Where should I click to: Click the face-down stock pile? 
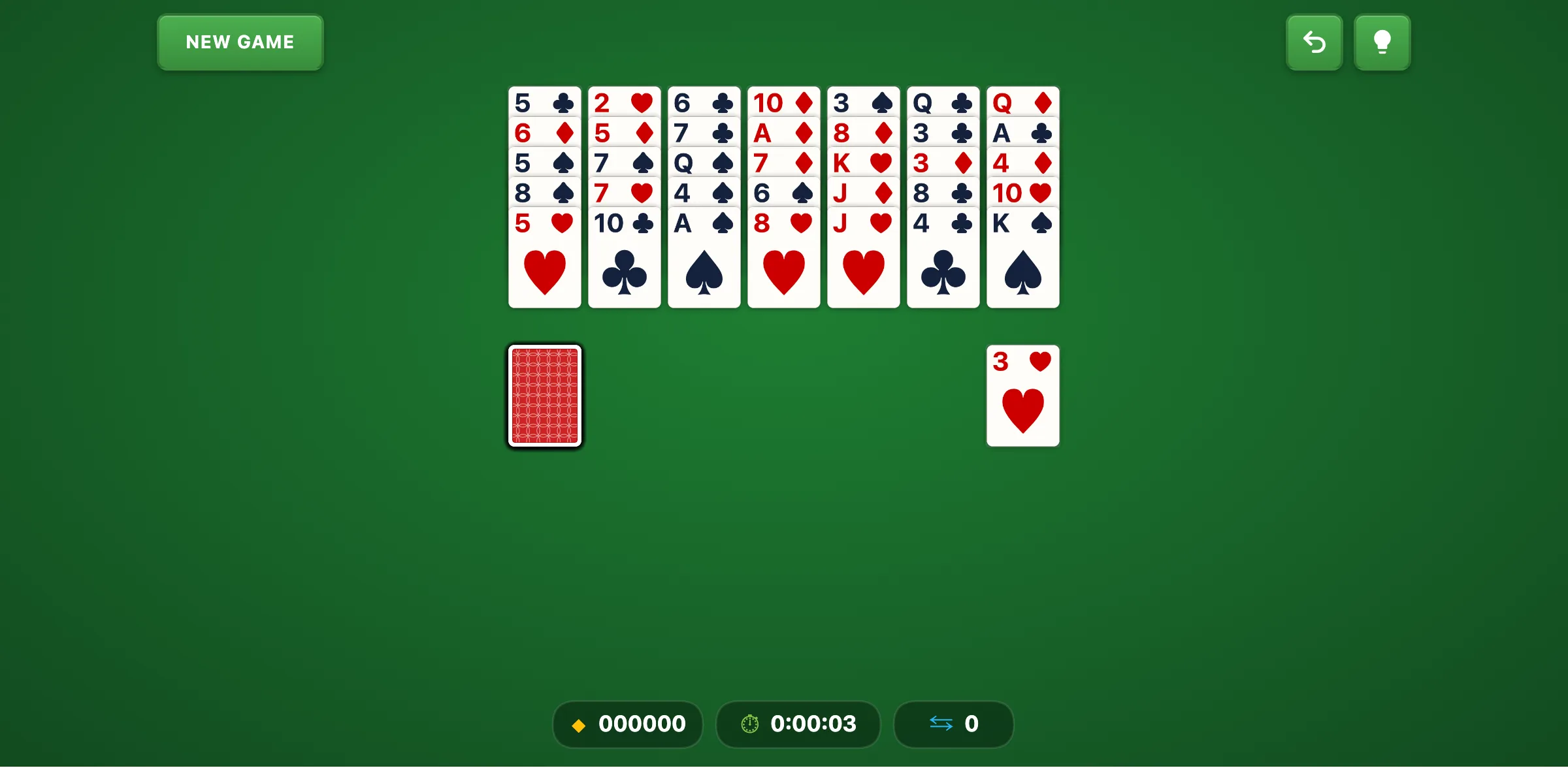pos(544,396)
